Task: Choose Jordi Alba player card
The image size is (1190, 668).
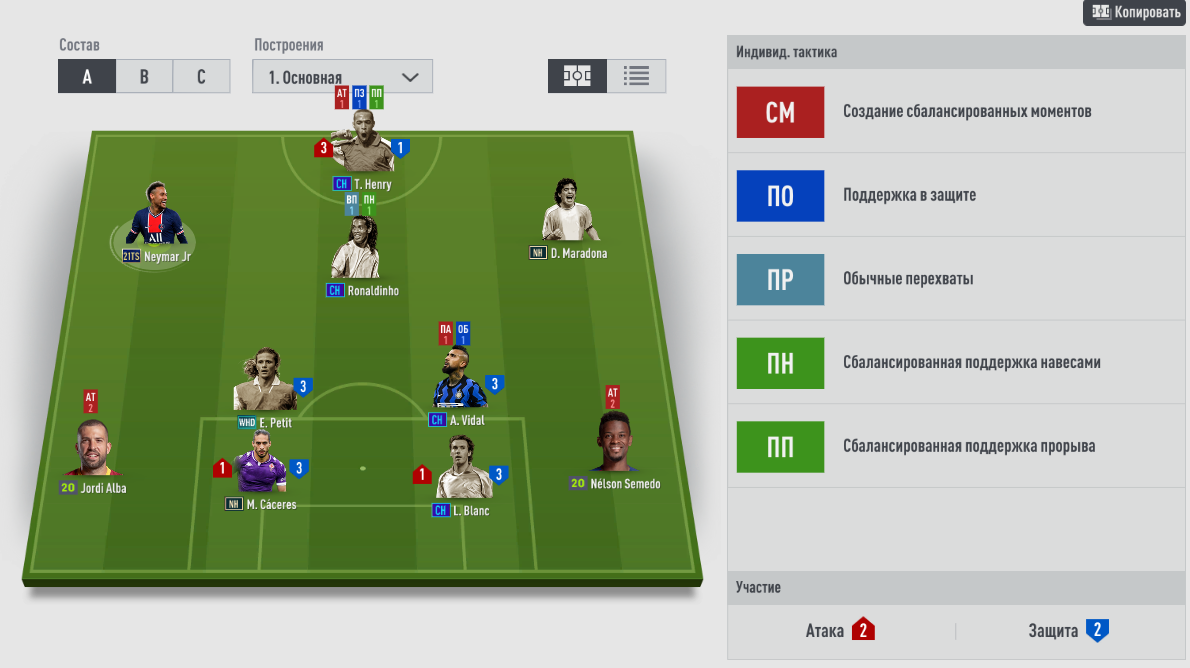Action: click(93, 450)
